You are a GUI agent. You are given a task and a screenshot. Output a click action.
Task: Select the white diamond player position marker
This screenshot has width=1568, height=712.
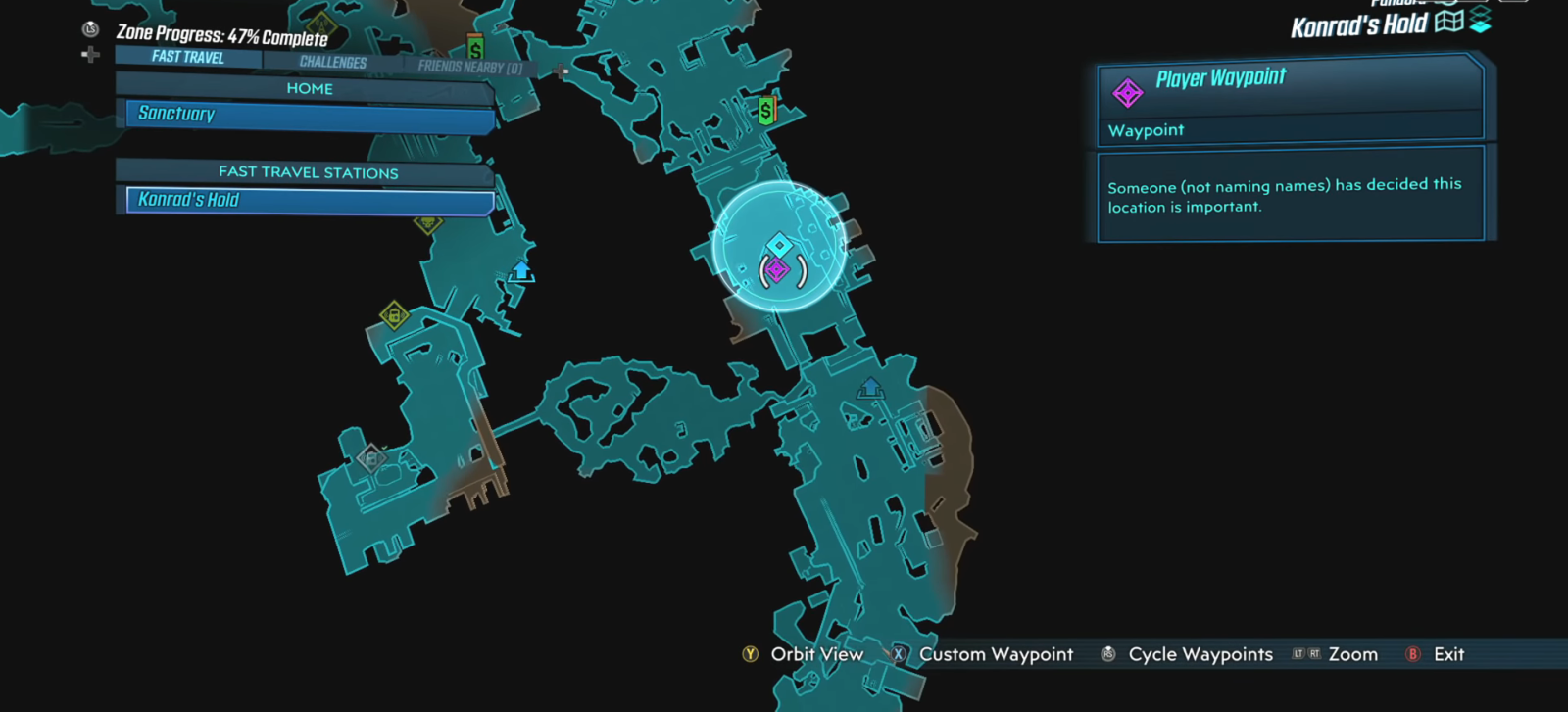tap(779, 244)
